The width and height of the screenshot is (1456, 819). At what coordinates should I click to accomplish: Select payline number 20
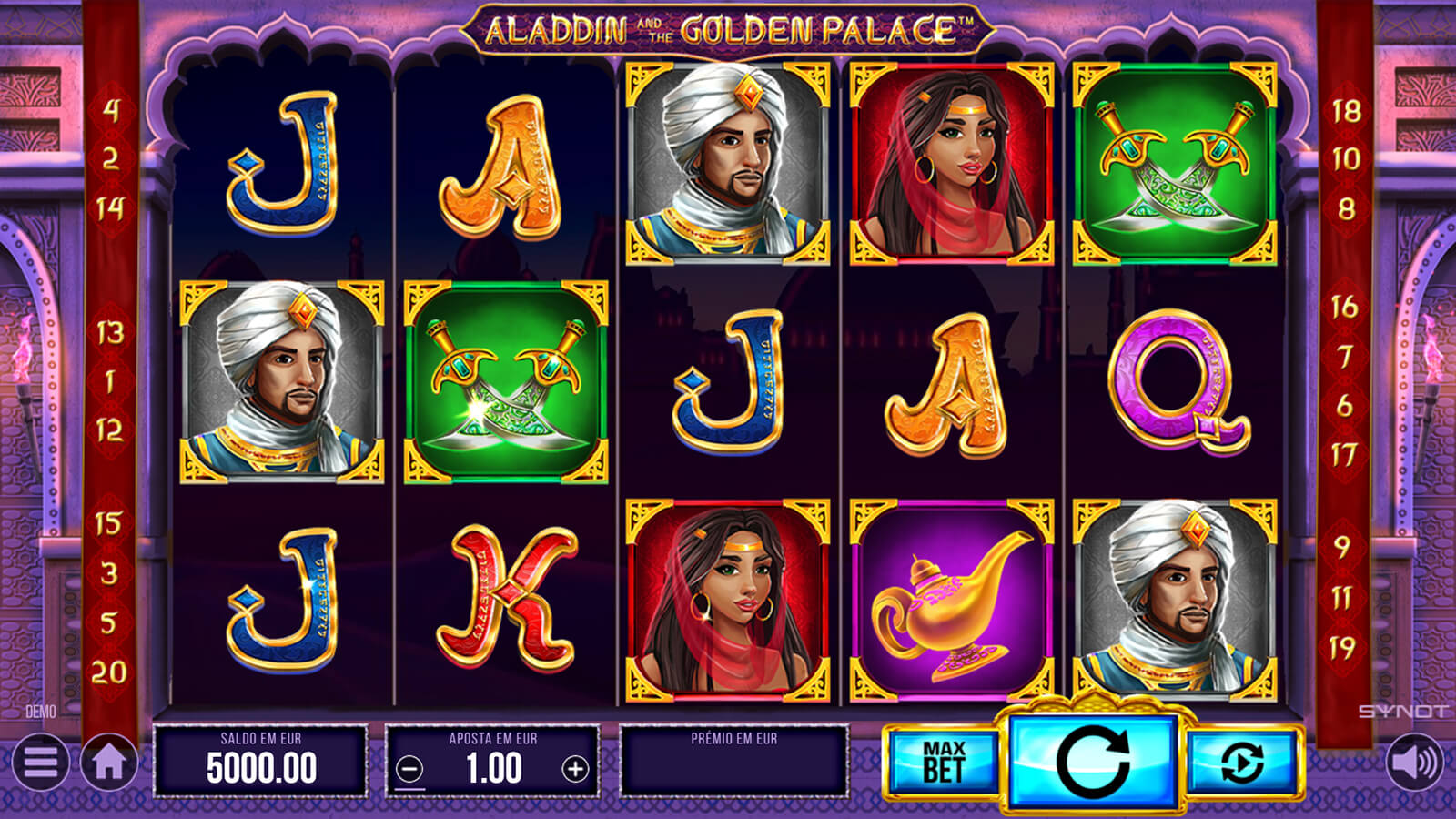pos(109,672)
